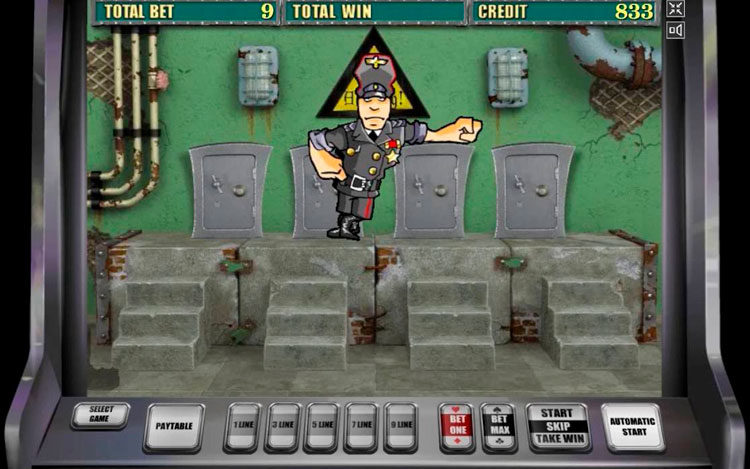The image size is (750, 469).
Task: Open the Select Game menu
Action: tap(100, 415)
